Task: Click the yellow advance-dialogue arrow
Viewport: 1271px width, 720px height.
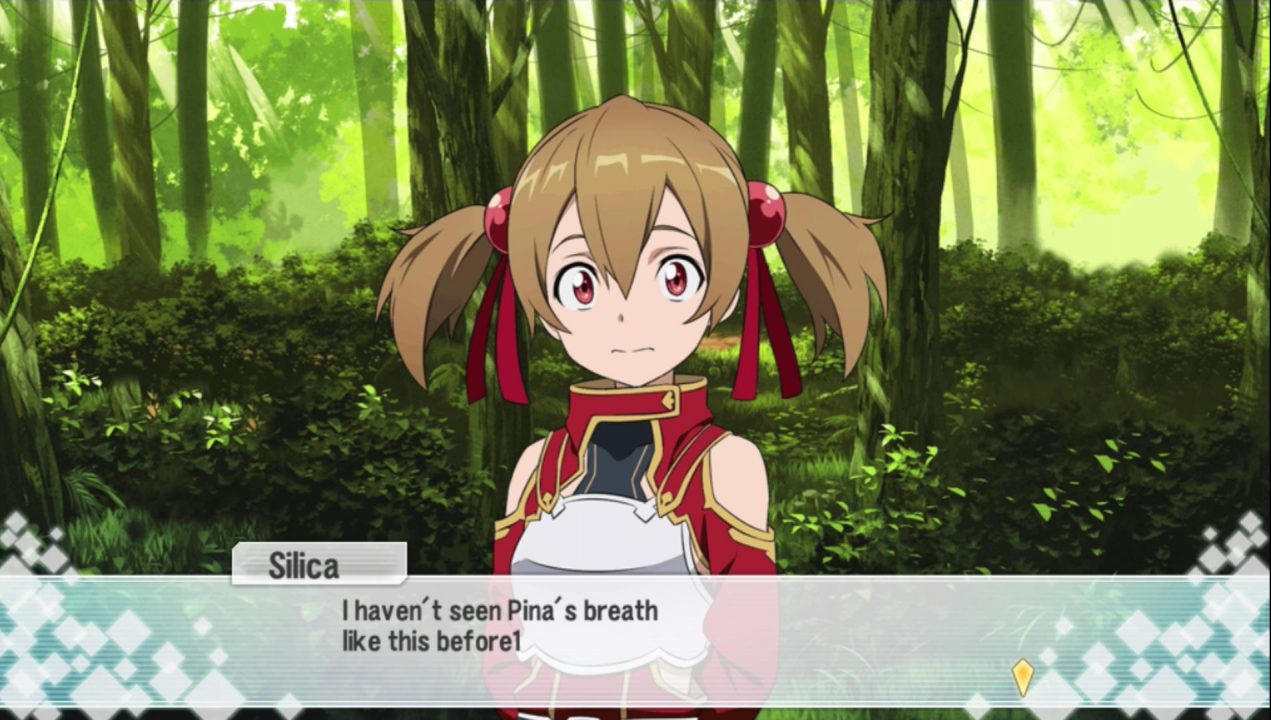Action: [1021, 677]
